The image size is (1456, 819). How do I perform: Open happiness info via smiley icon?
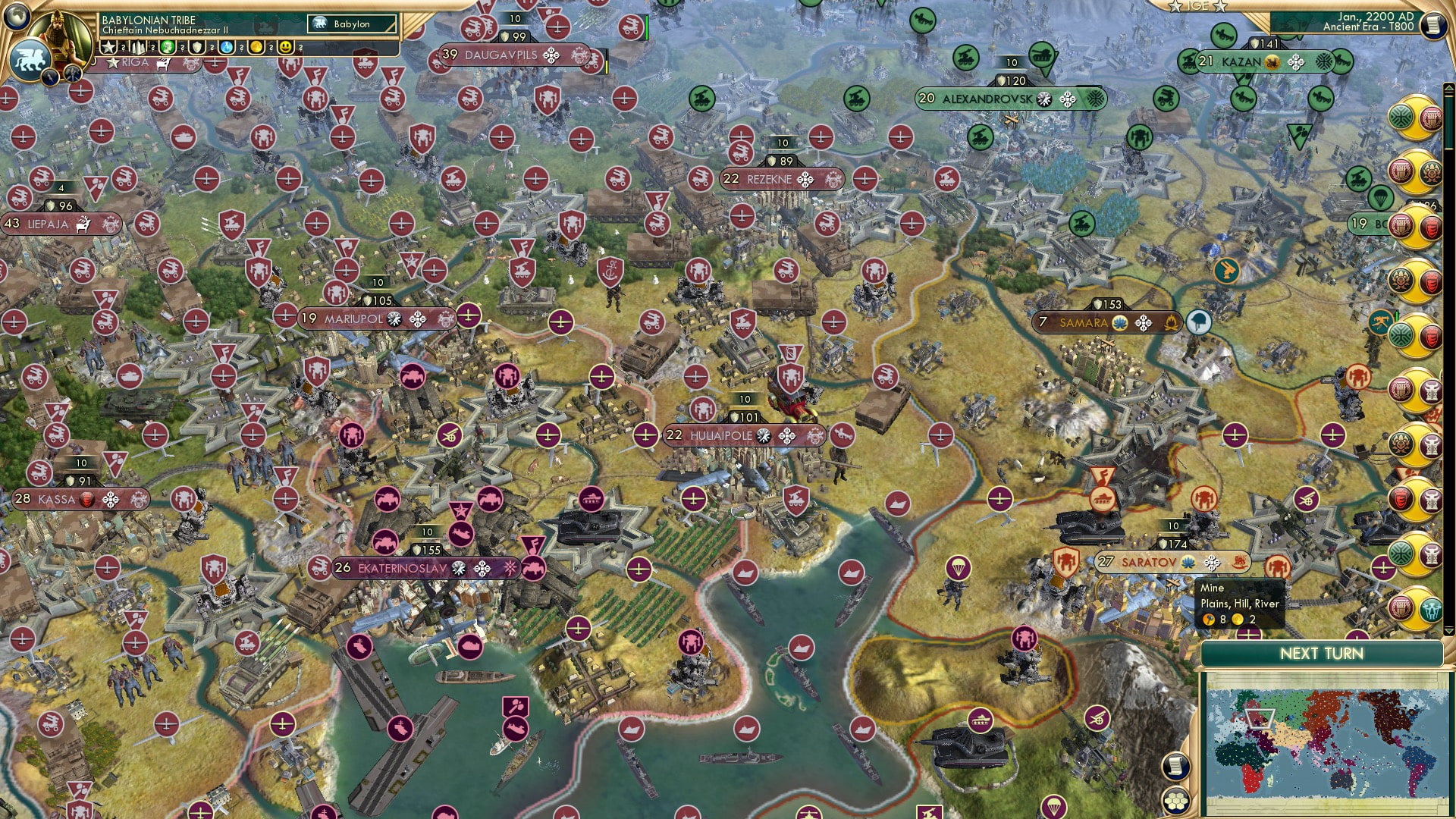(x=286, y=46)
